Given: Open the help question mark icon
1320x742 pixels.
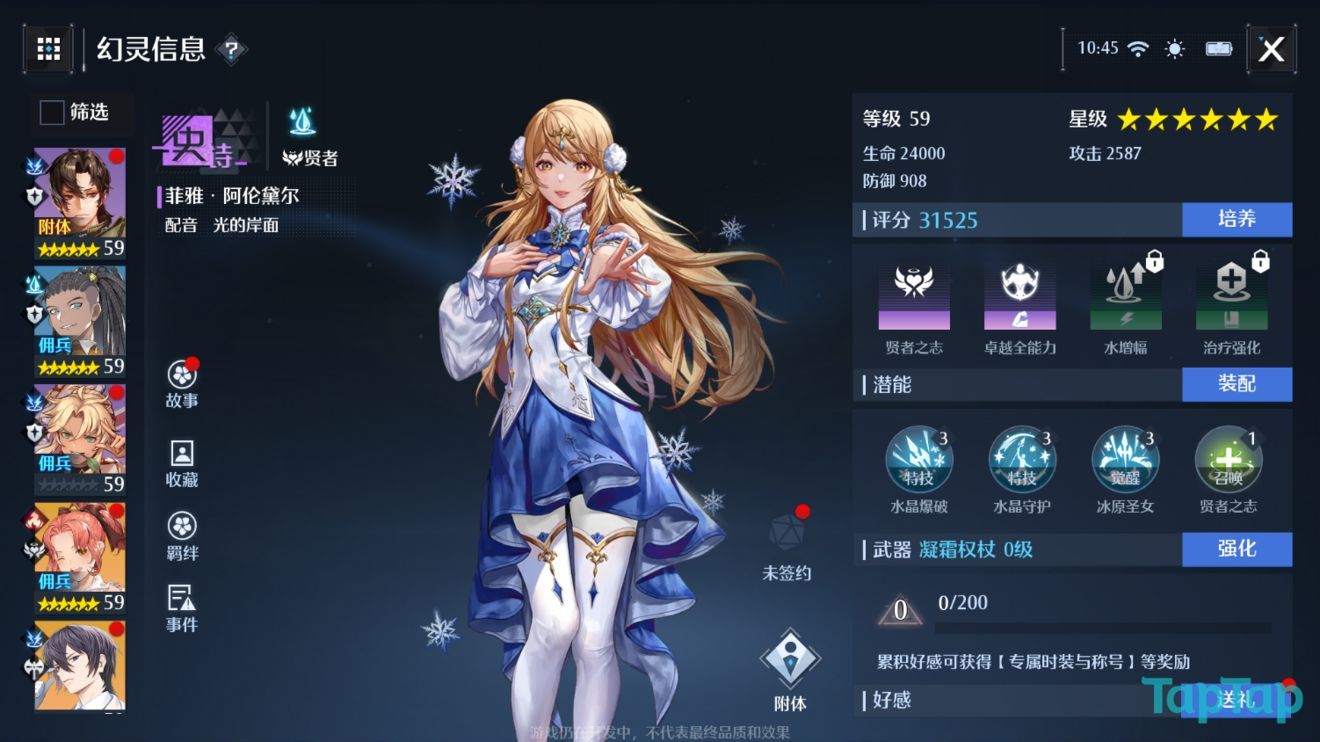Looking at the screenshot, I should tap(232, 50).
